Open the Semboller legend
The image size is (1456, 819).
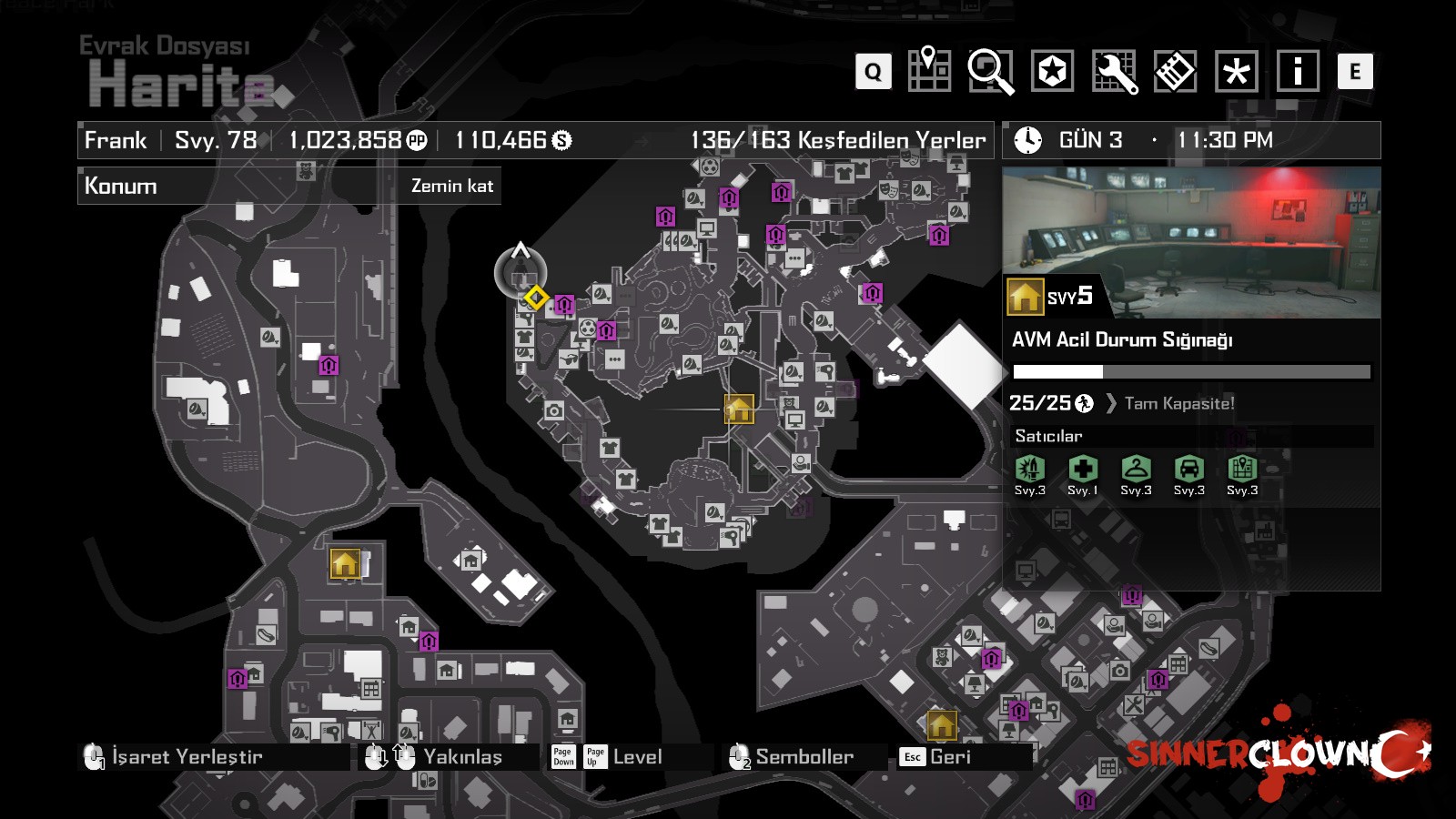[x=804, y=756]
